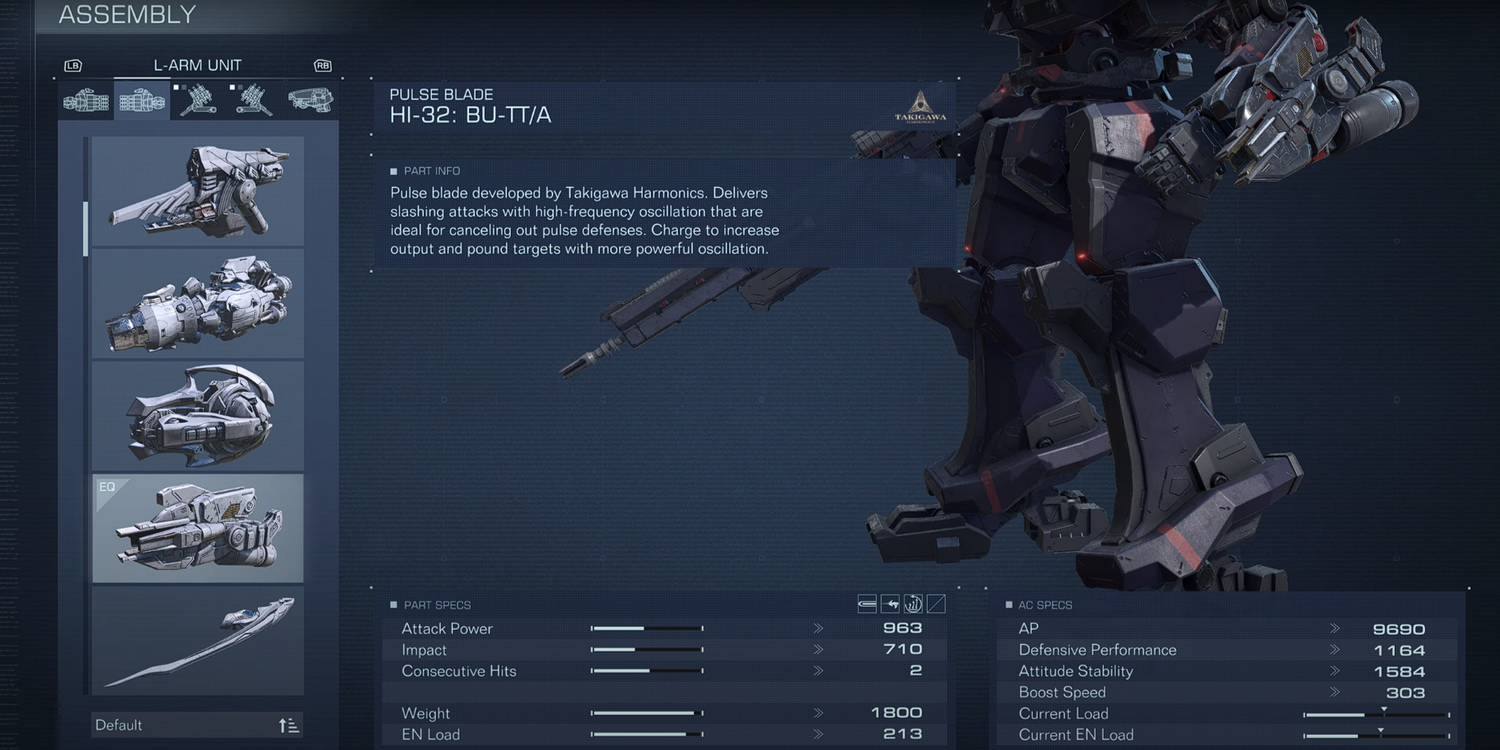Viewport: 1500px width, 750px height.
Task: Choose the winged weapon at top of list
Action: coord(198,191)
